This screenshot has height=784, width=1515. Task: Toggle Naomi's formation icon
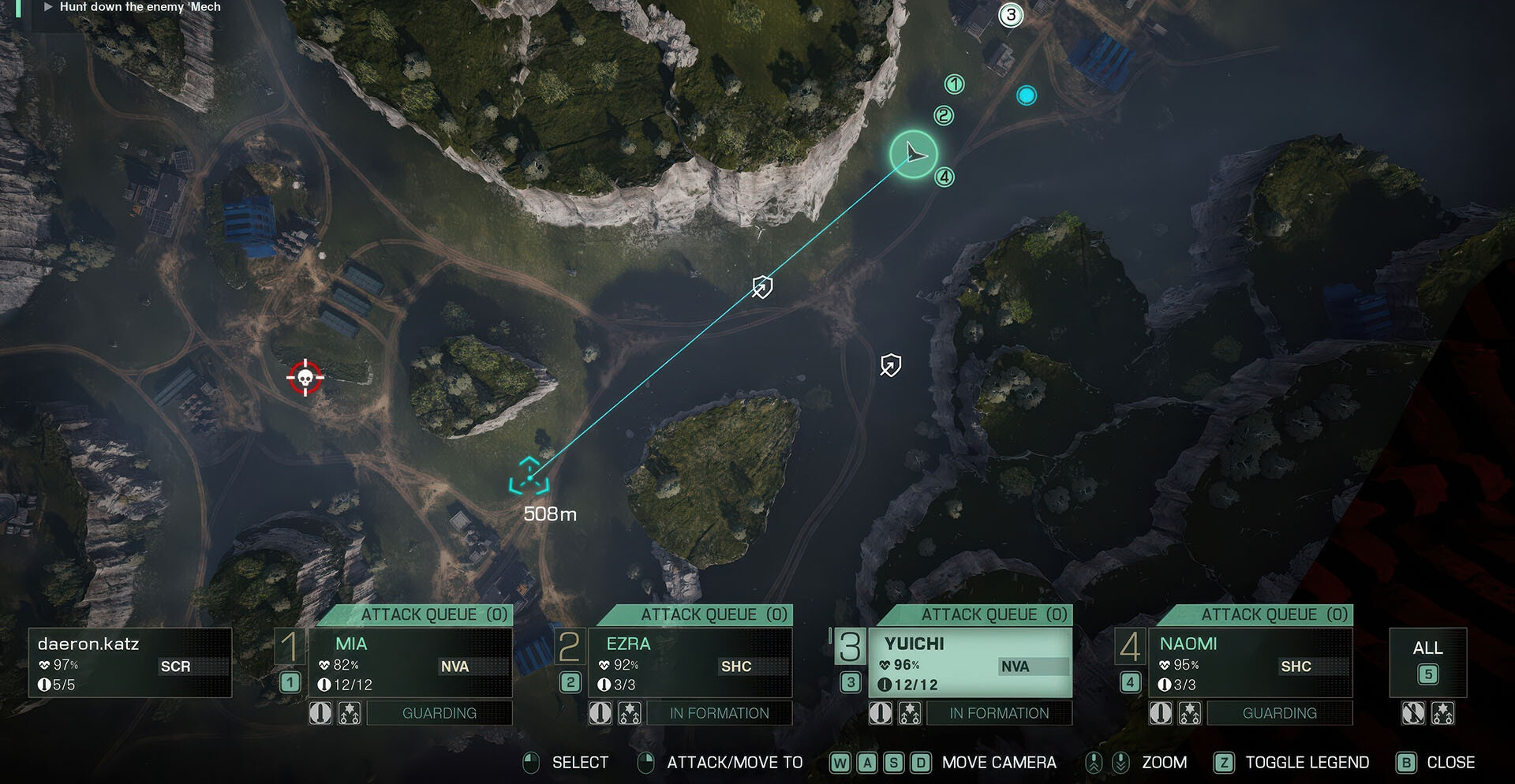[x=1190, y=713]
